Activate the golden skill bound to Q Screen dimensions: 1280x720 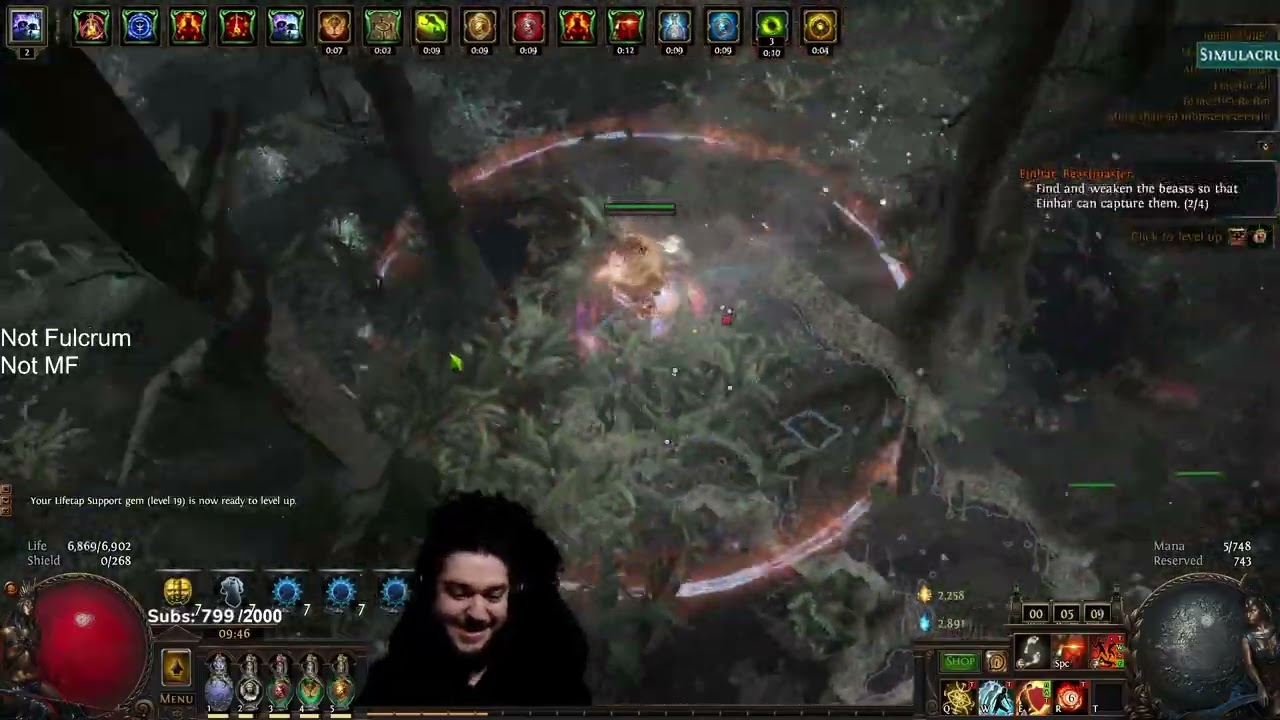958,698
